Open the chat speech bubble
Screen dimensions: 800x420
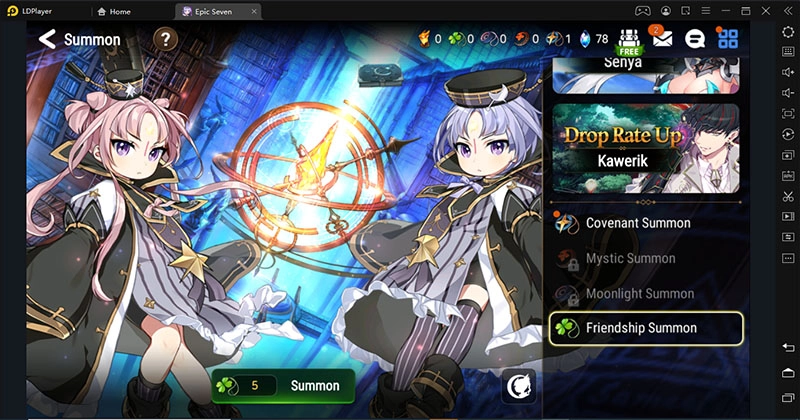click(695, 40)
